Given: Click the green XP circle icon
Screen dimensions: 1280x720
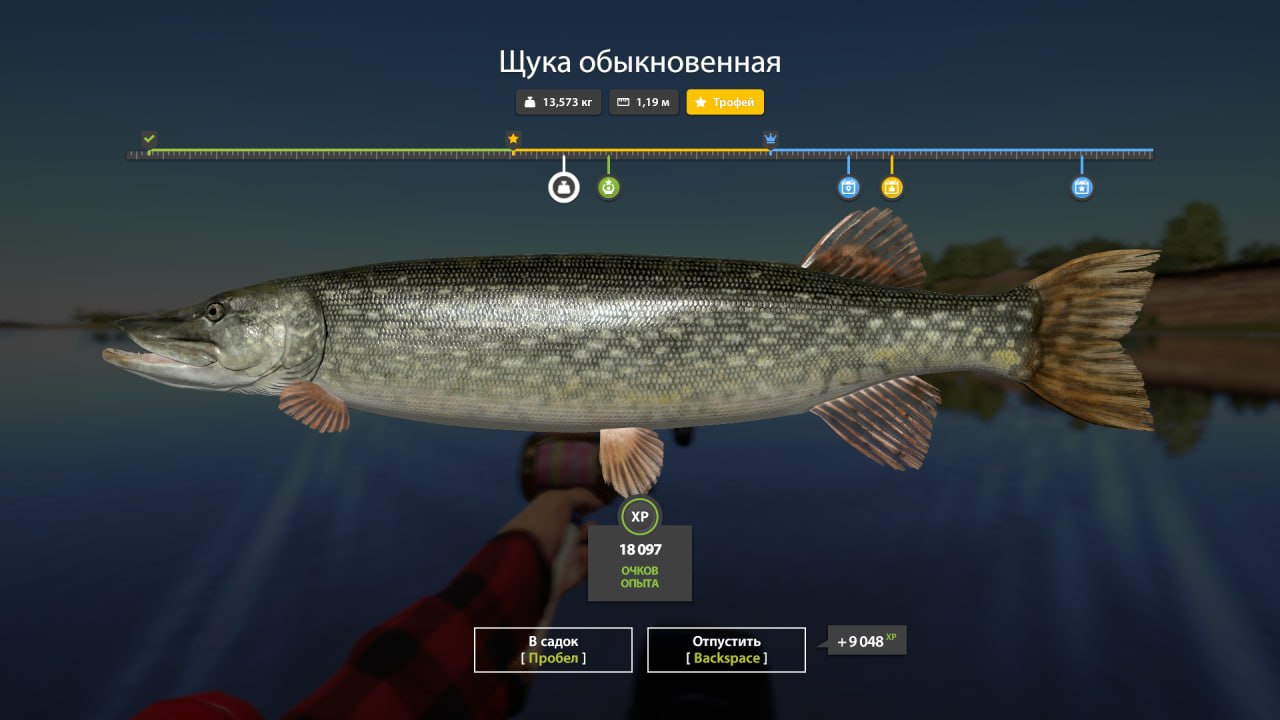Looking at the screenshot, I should coord(639,517).
